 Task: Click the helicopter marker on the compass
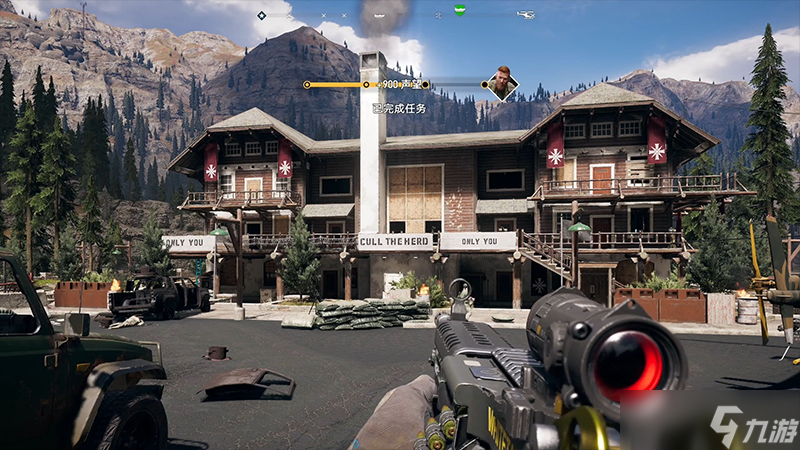[526, 14]
